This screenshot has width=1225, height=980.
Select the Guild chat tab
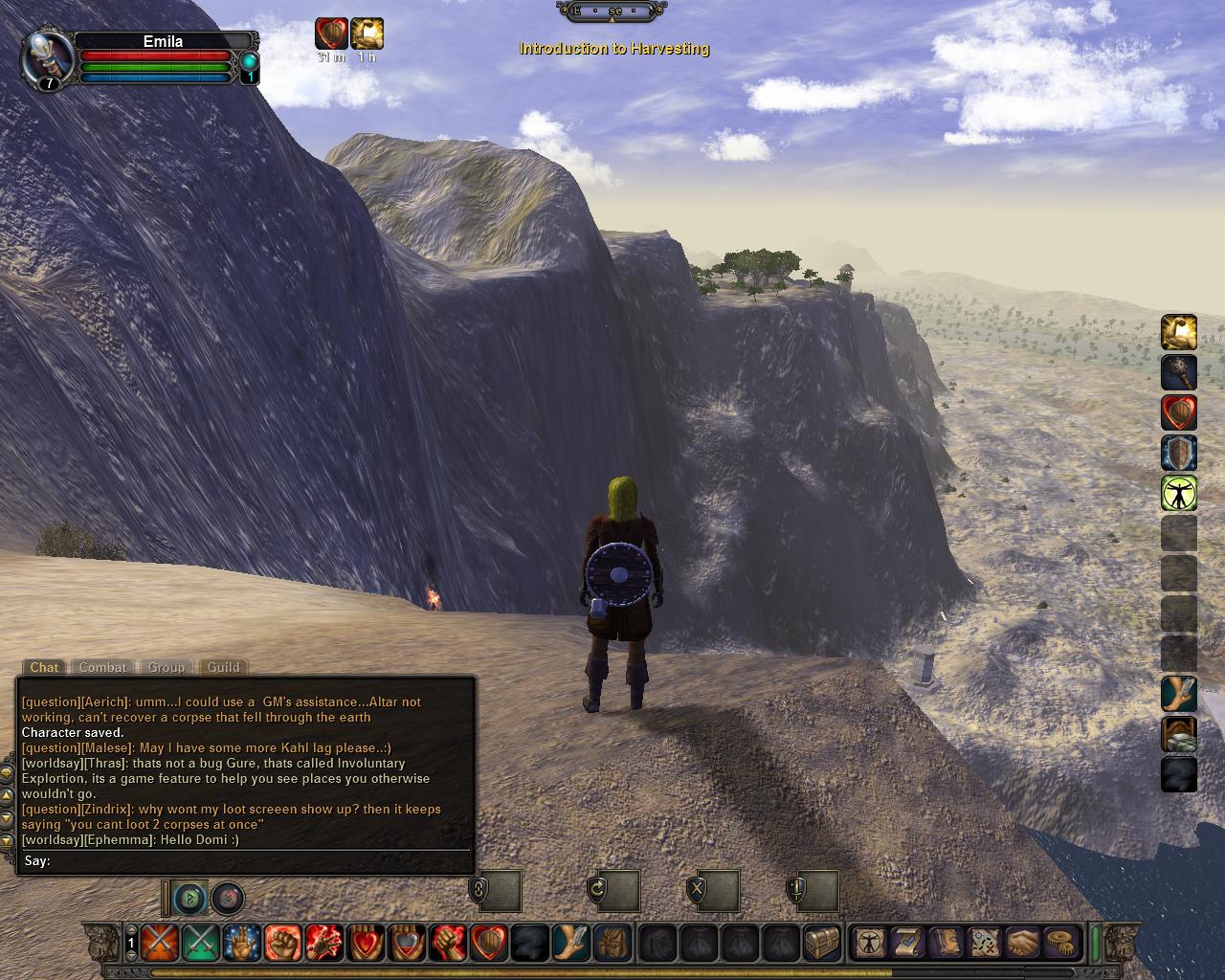coord(224,667)
